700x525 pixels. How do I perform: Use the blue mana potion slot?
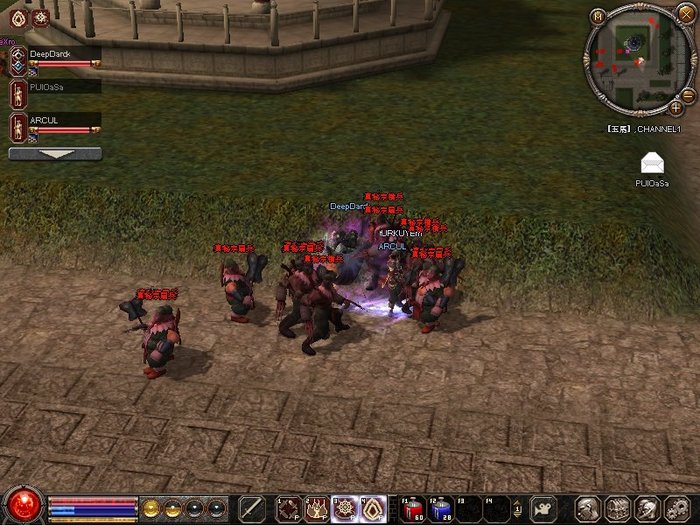pyautogui.click(x=442, y=508)
